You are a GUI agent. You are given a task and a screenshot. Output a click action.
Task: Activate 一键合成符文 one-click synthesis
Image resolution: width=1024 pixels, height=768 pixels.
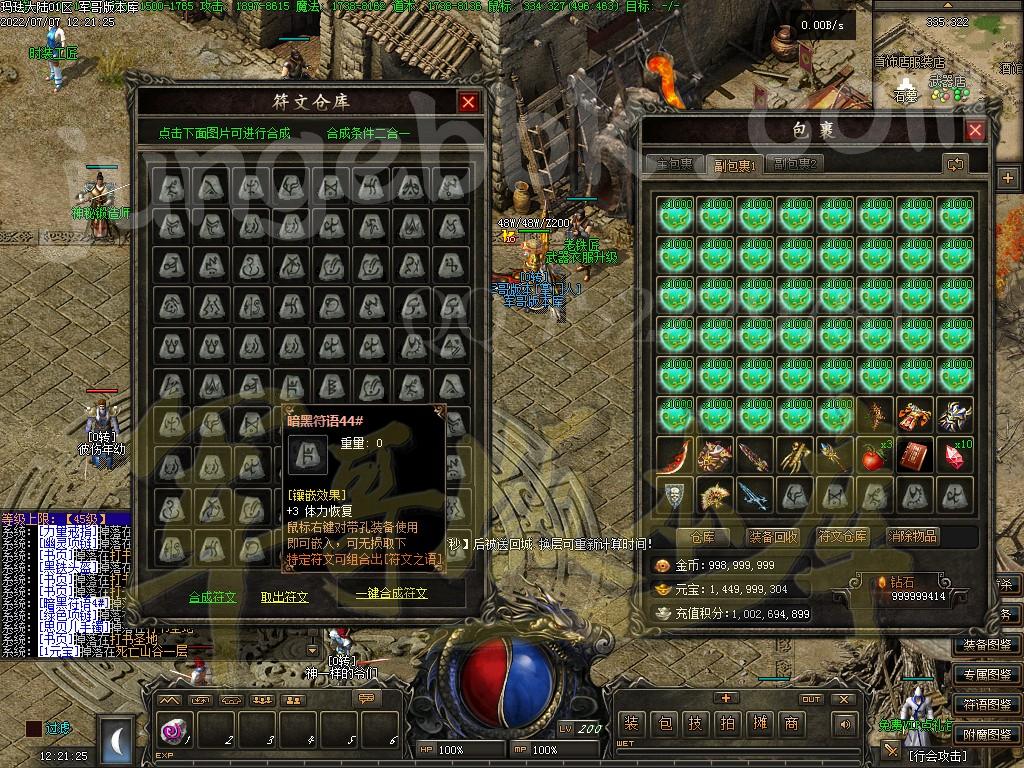point(392,593)
